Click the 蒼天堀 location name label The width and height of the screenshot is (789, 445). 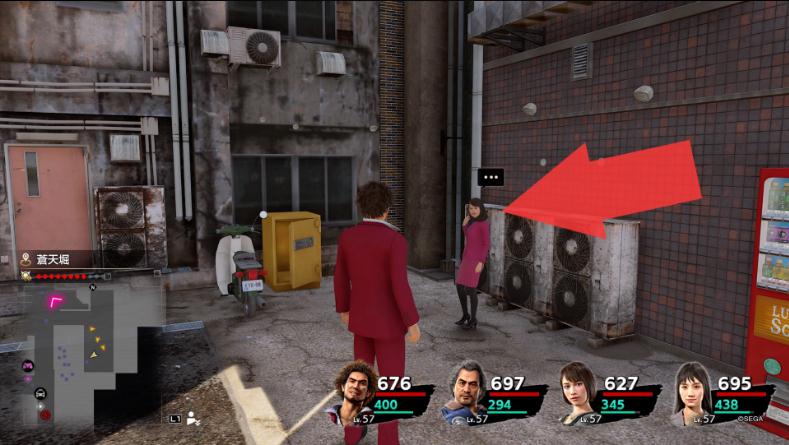(55, 258)
